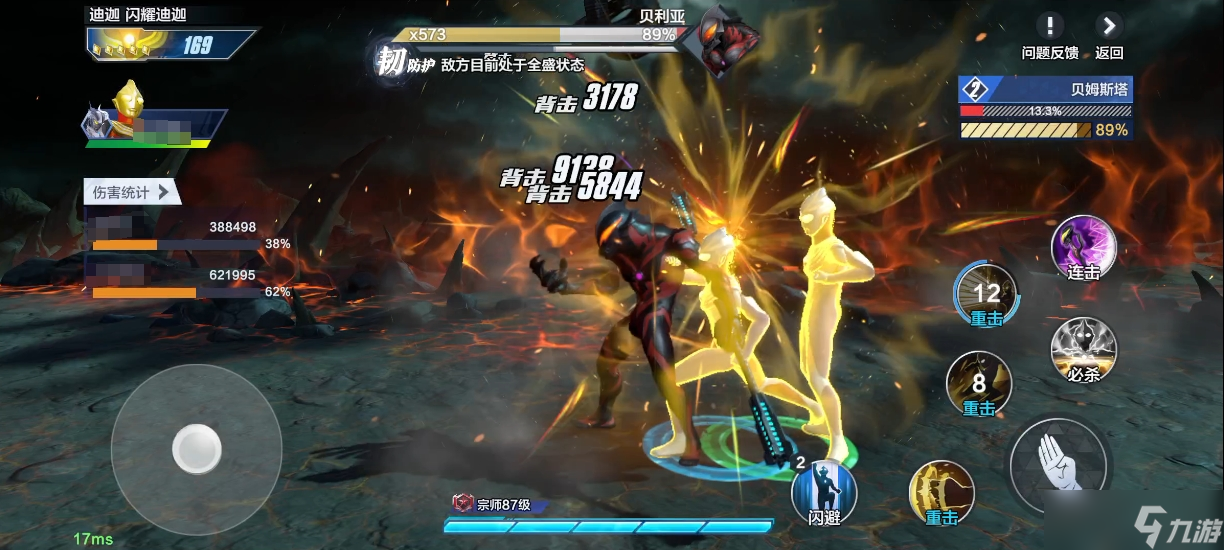Trigger the golden 重击 skill without cooldown

point(941,493)
